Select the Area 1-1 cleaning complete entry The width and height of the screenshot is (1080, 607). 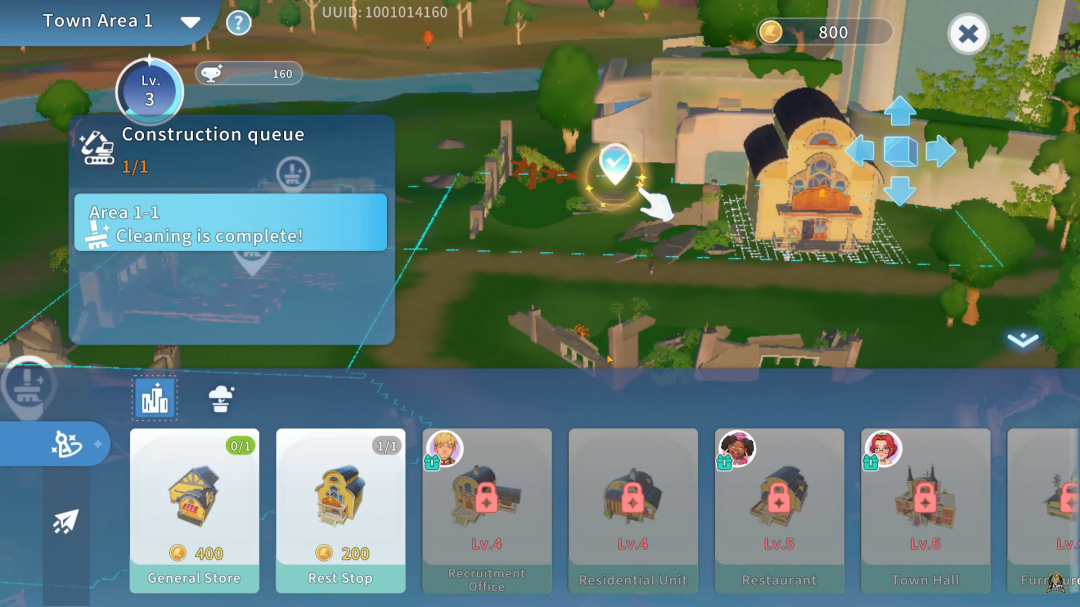(x=230, y=223)
